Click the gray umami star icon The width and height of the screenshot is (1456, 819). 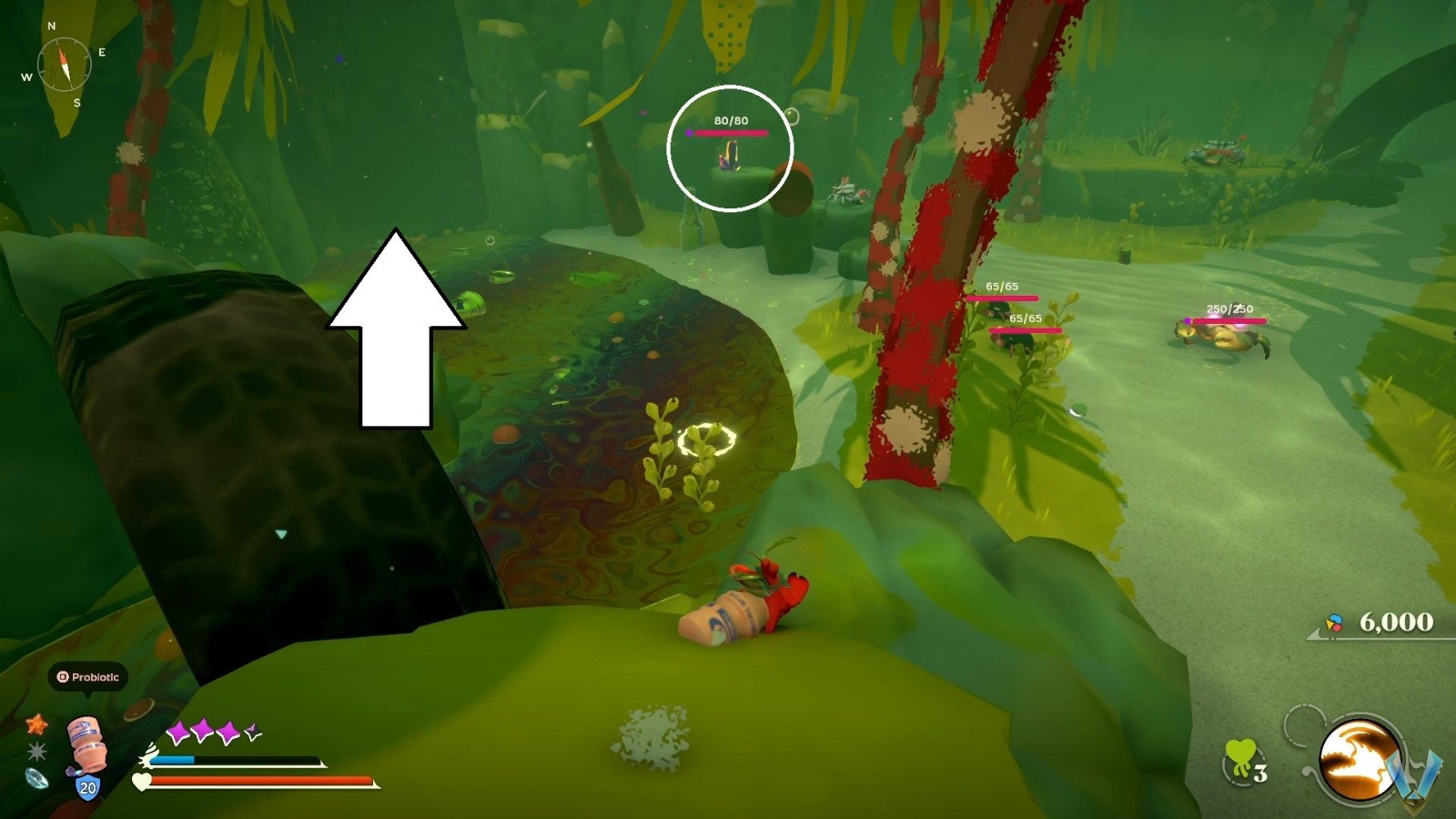[36, 750]
